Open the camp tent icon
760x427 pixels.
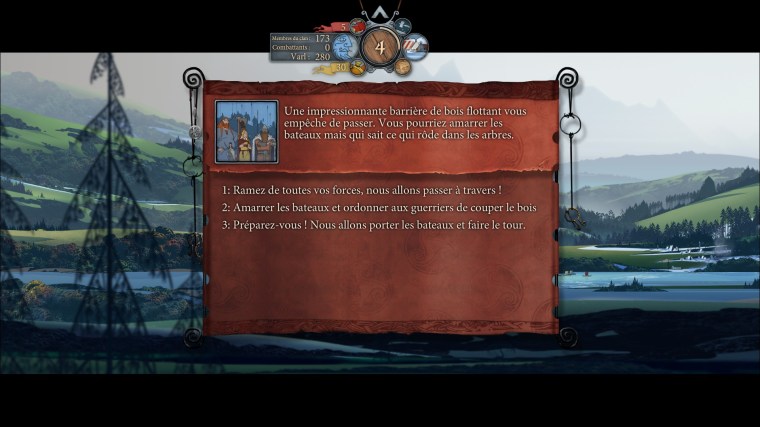(415, 46)
